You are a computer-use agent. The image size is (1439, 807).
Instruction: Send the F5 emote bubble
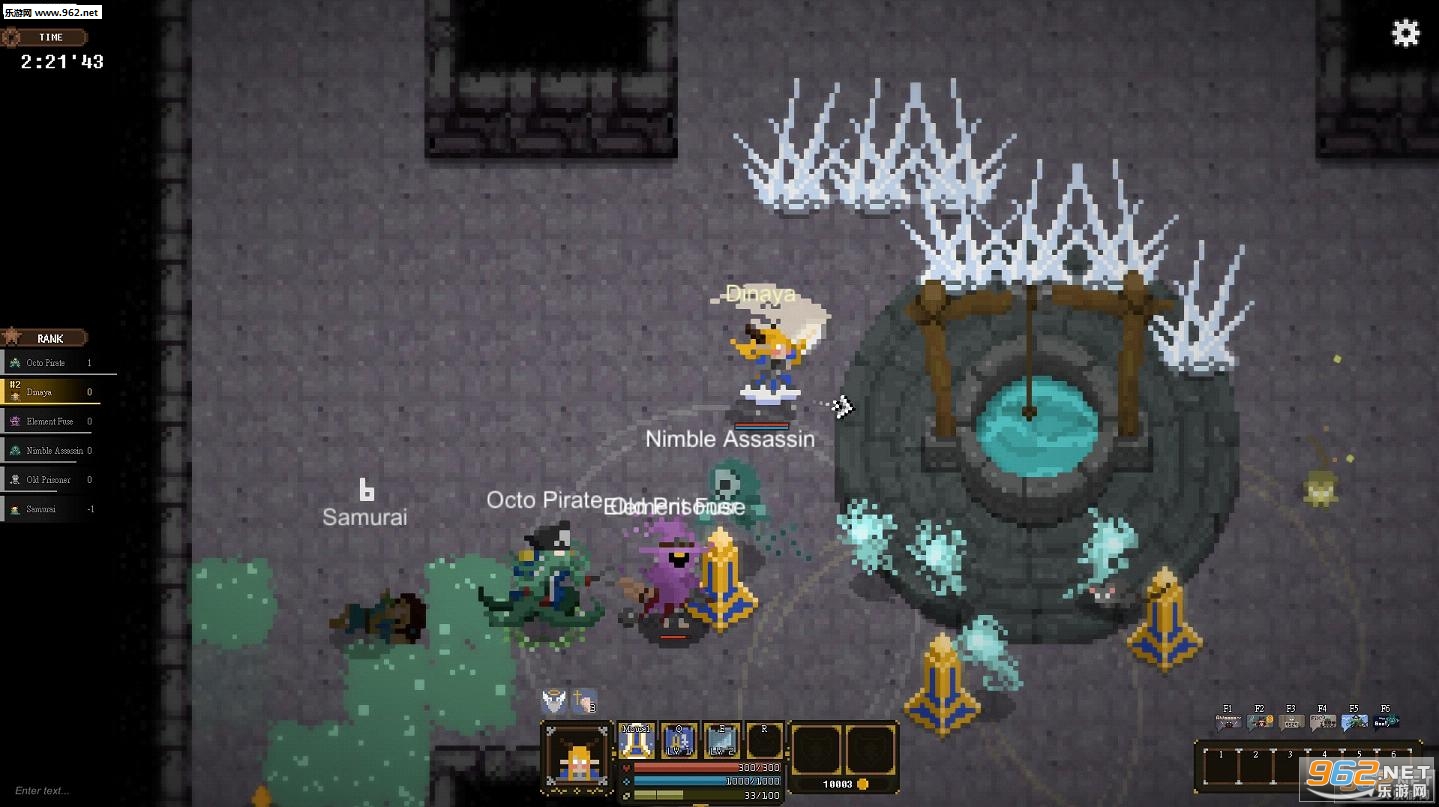pyautogui.click(x=1354, y=719)
